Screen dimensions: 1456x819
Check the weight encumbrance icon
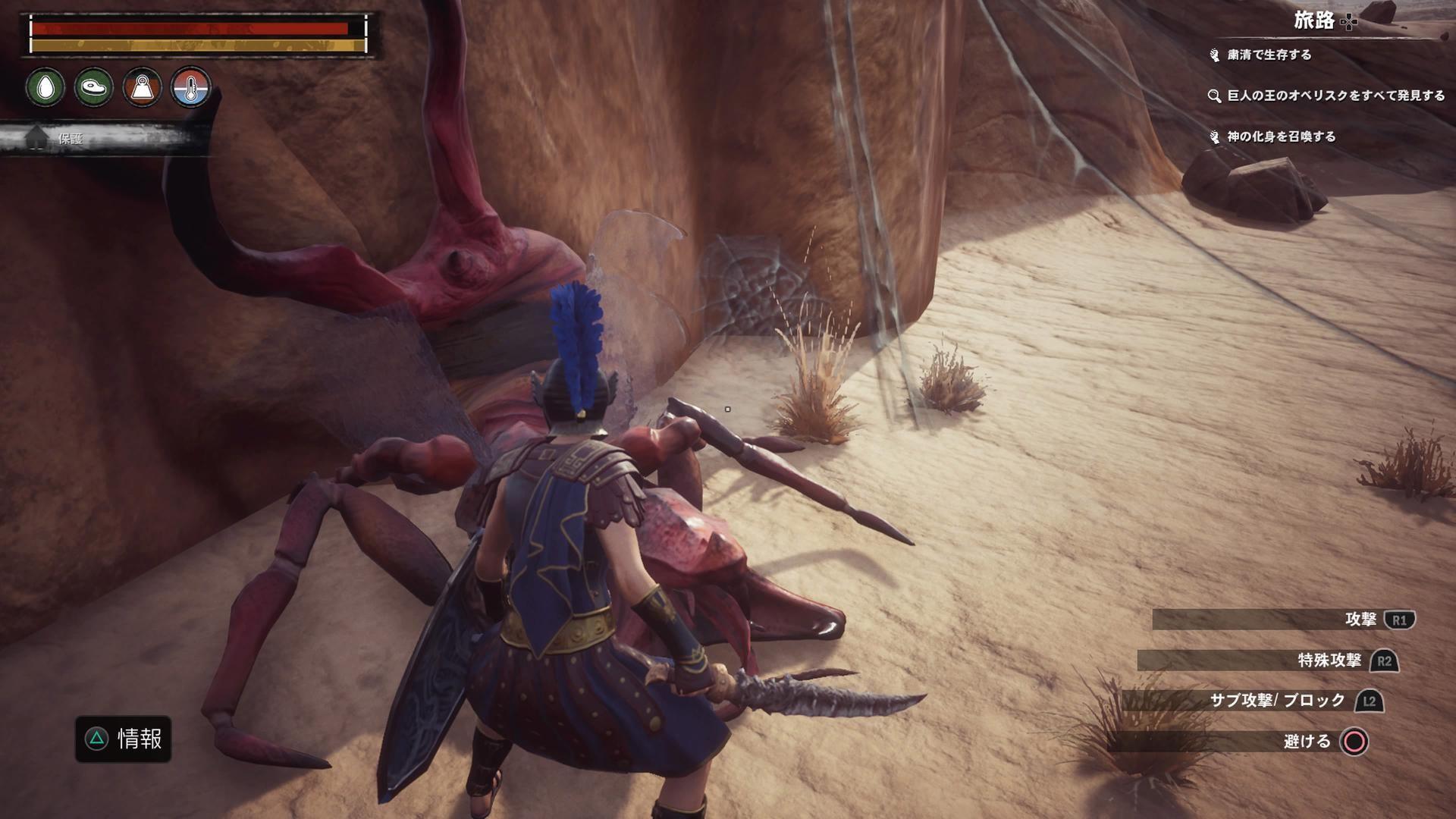pyautogui.click(x=143, y=87)
